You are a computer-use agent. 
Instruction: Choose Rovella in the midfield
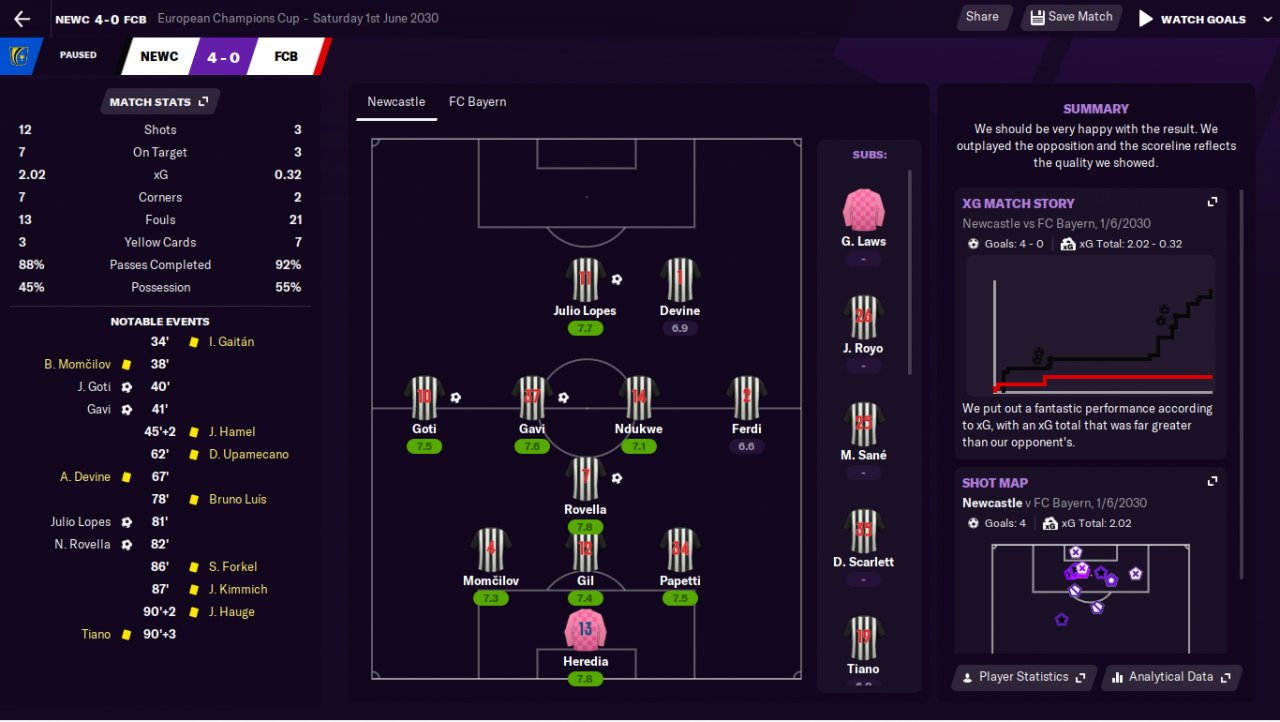click(585, 482)
